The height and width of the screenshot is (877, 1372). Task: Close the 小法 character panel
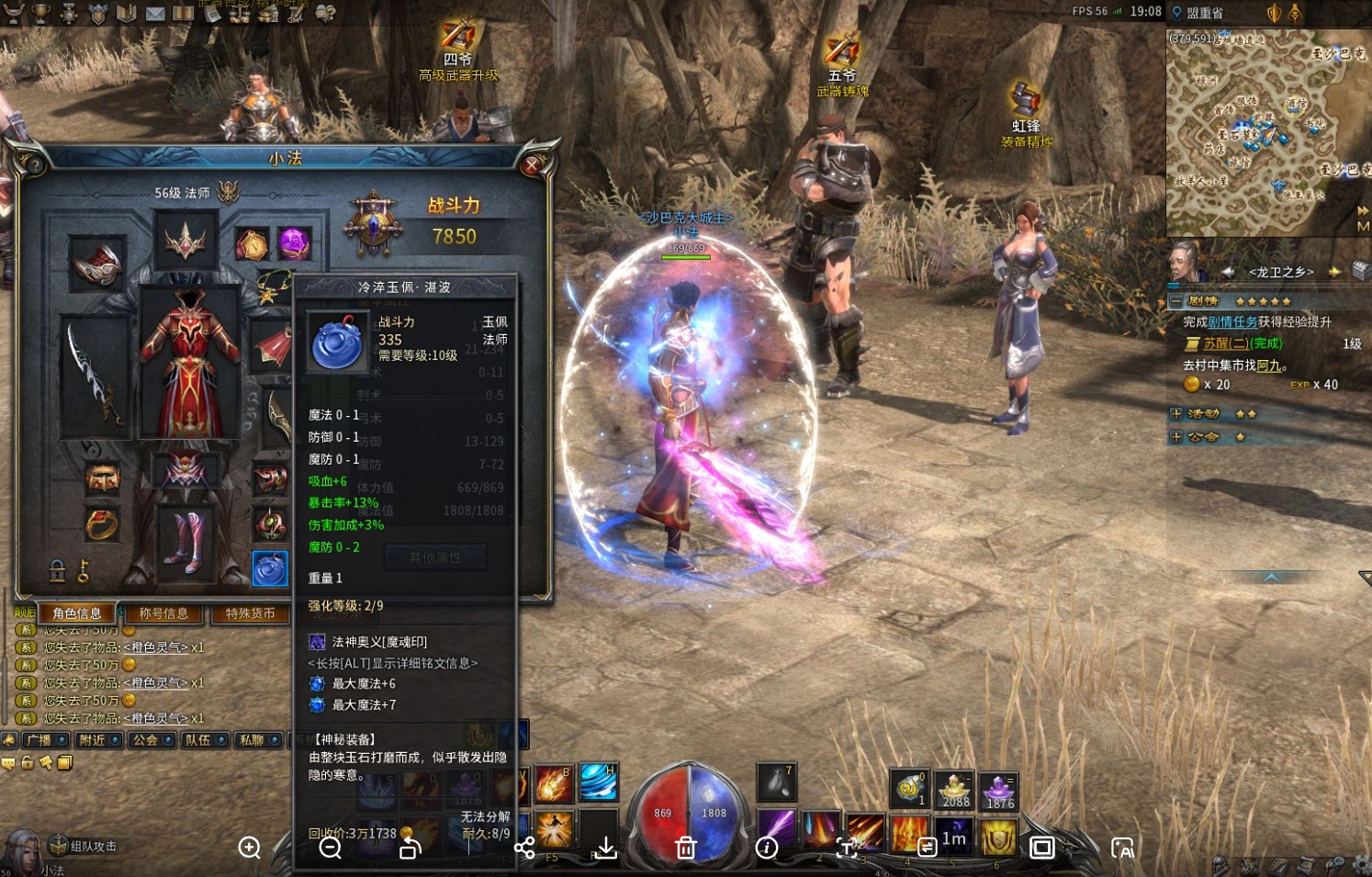pos(532,165)
